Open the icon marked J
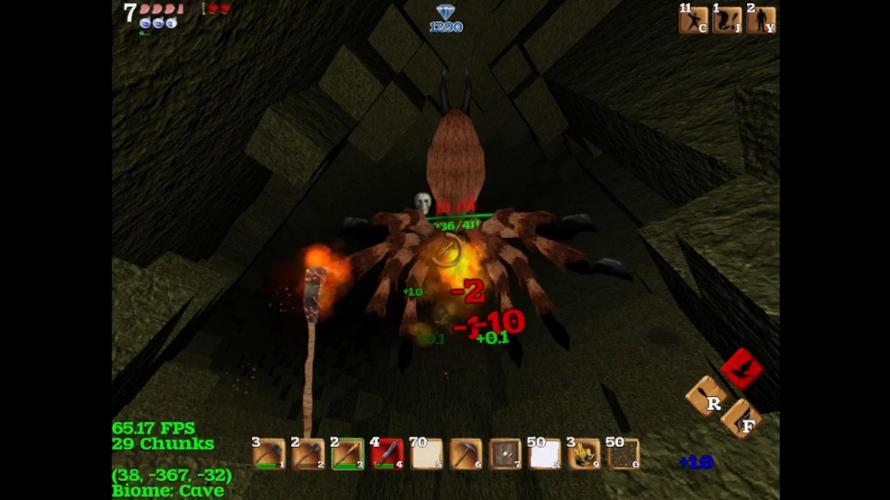890x500 pixels. pos(727,20)
